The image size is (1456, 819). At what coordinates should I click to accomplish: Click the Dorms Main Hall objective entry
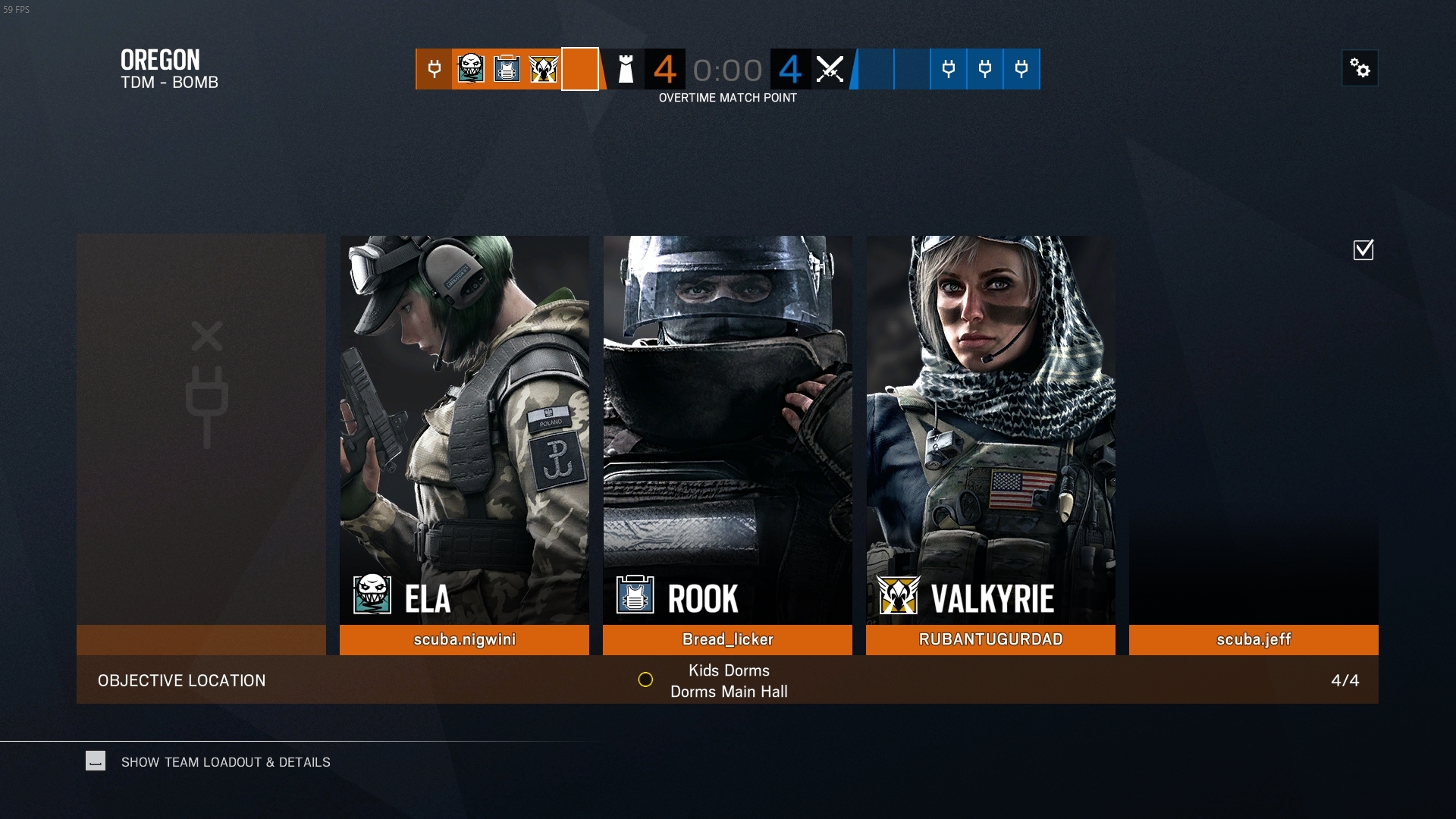click(x=728, y=691)
